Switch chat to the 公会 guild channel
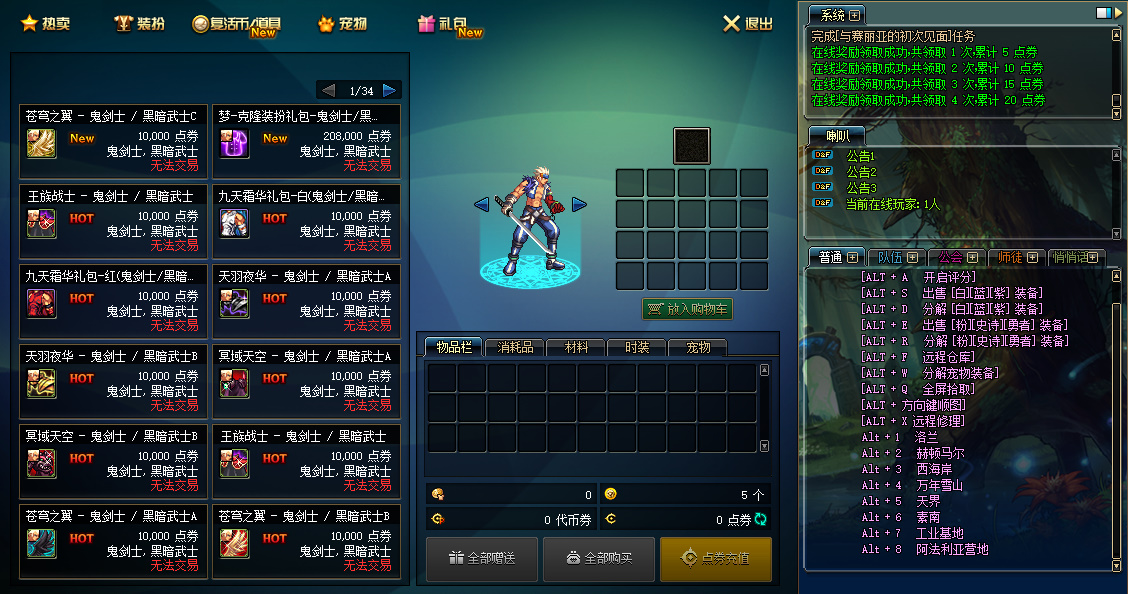The height and width of the screenshot is (594, 1128). coord(951,257)
